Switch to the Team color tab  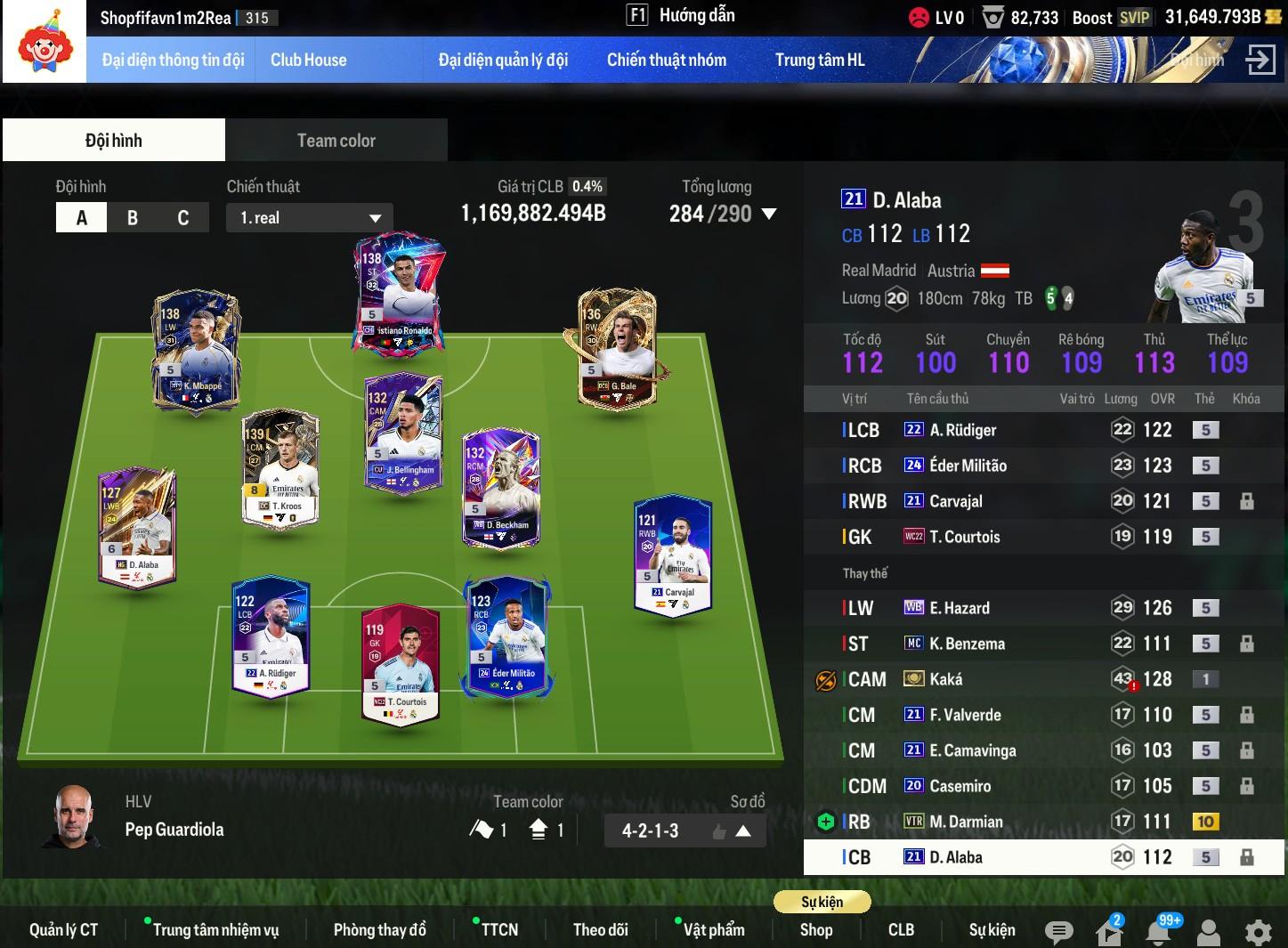pyautogui.click(x=336, y=141)
